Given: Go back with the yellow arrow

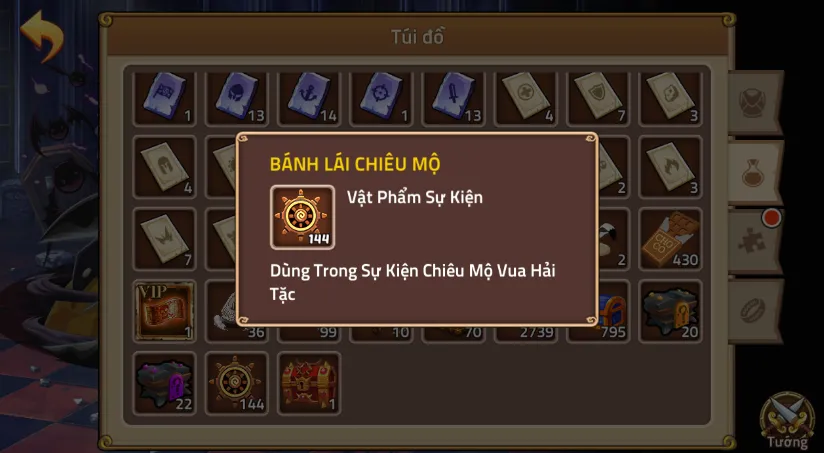Looking at the screenshot, I should (42, 36).
